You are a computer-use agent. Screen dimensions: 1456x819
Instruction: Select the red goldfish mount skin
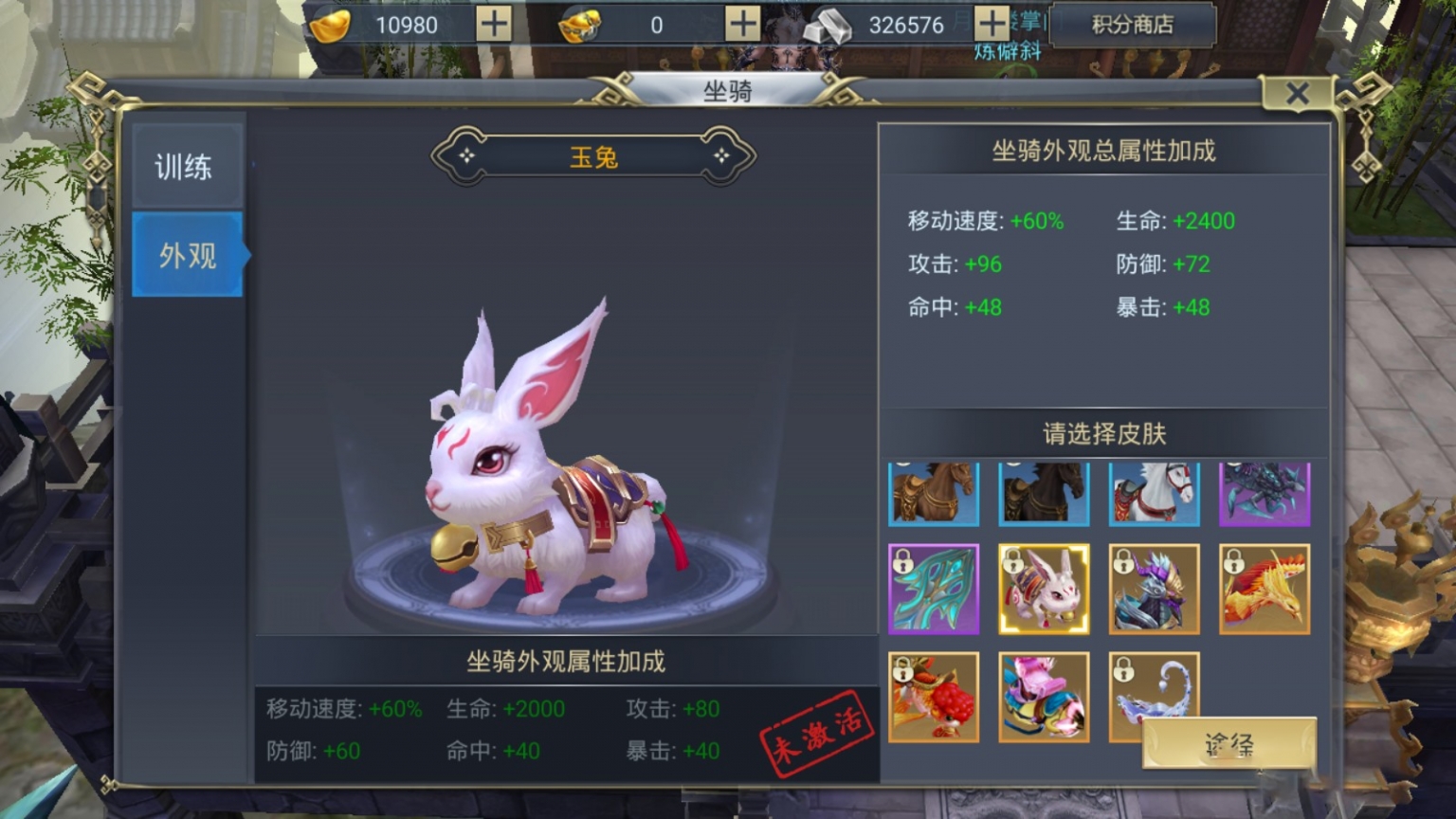click(933, 699)
